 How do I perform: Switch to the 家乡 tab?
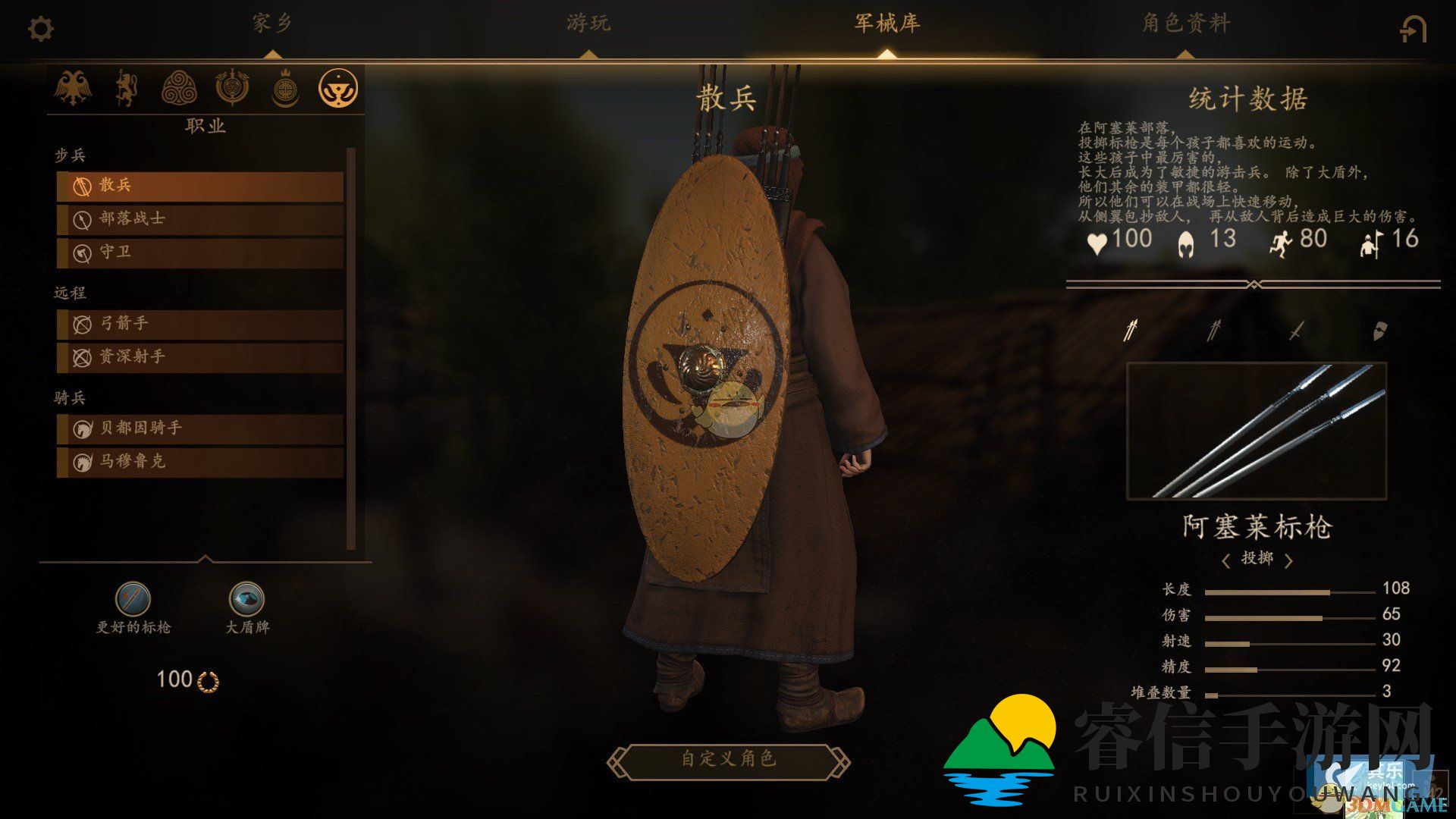pyautogui.click(x=272, y=24)
